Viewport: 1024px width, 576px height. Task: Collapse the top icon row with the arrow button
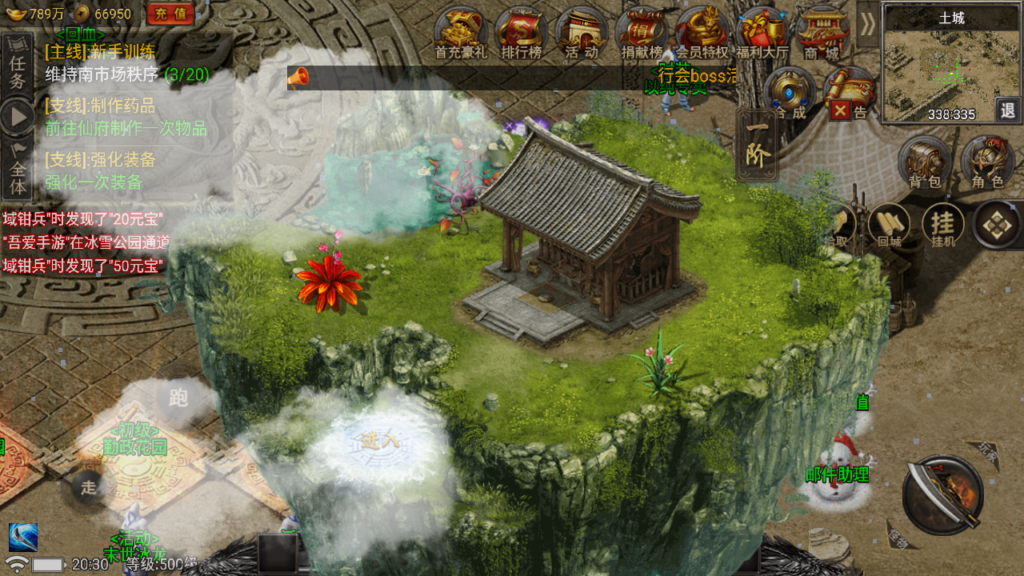(866, 24)
